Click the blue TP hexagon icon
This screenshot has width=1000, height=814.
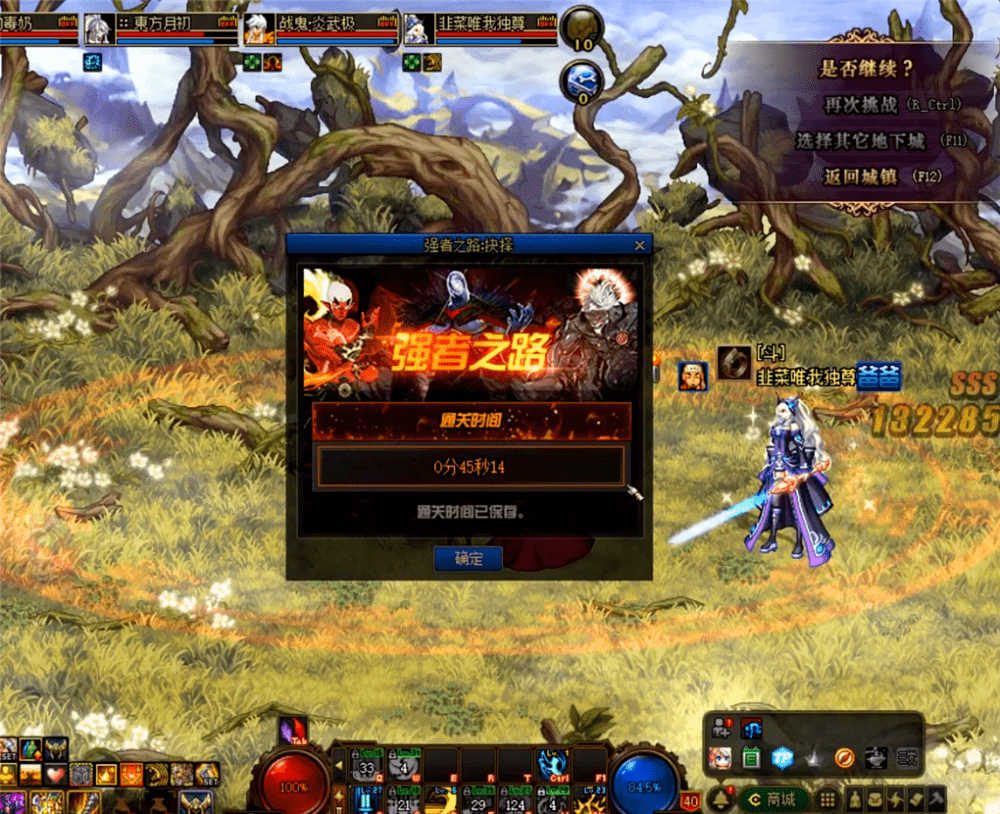[x=782, y=758]
